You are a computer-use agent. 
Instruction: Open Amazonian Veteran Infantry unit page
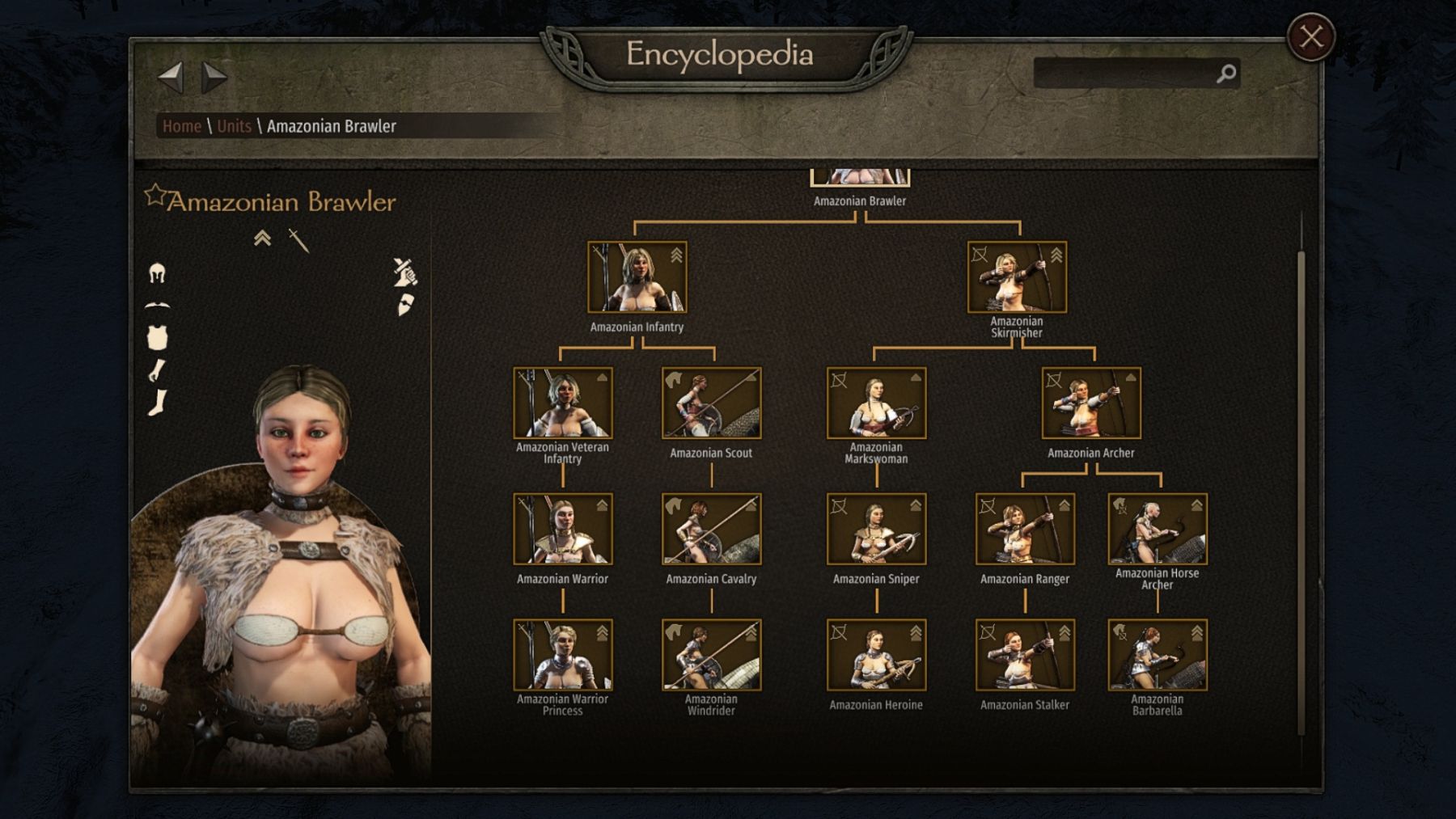click(562, 403)
